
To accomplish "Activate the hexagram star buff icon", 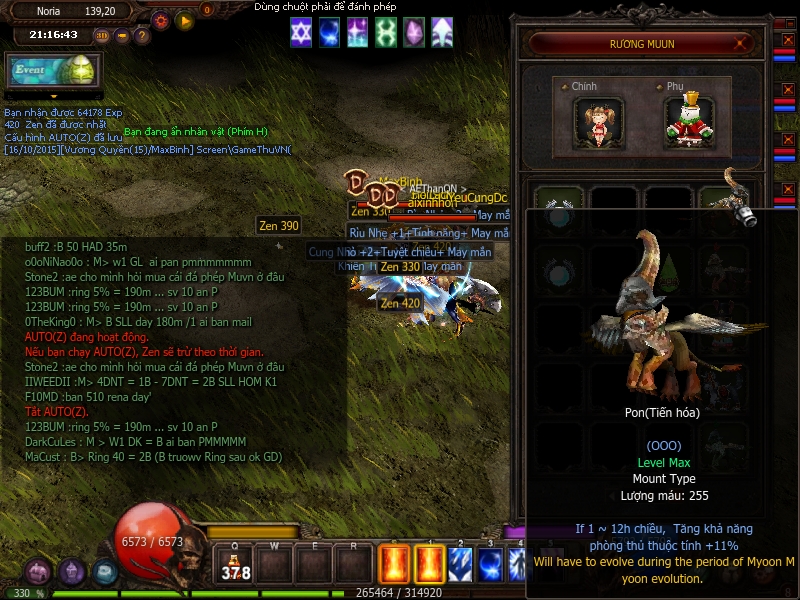I will [301, 33].
